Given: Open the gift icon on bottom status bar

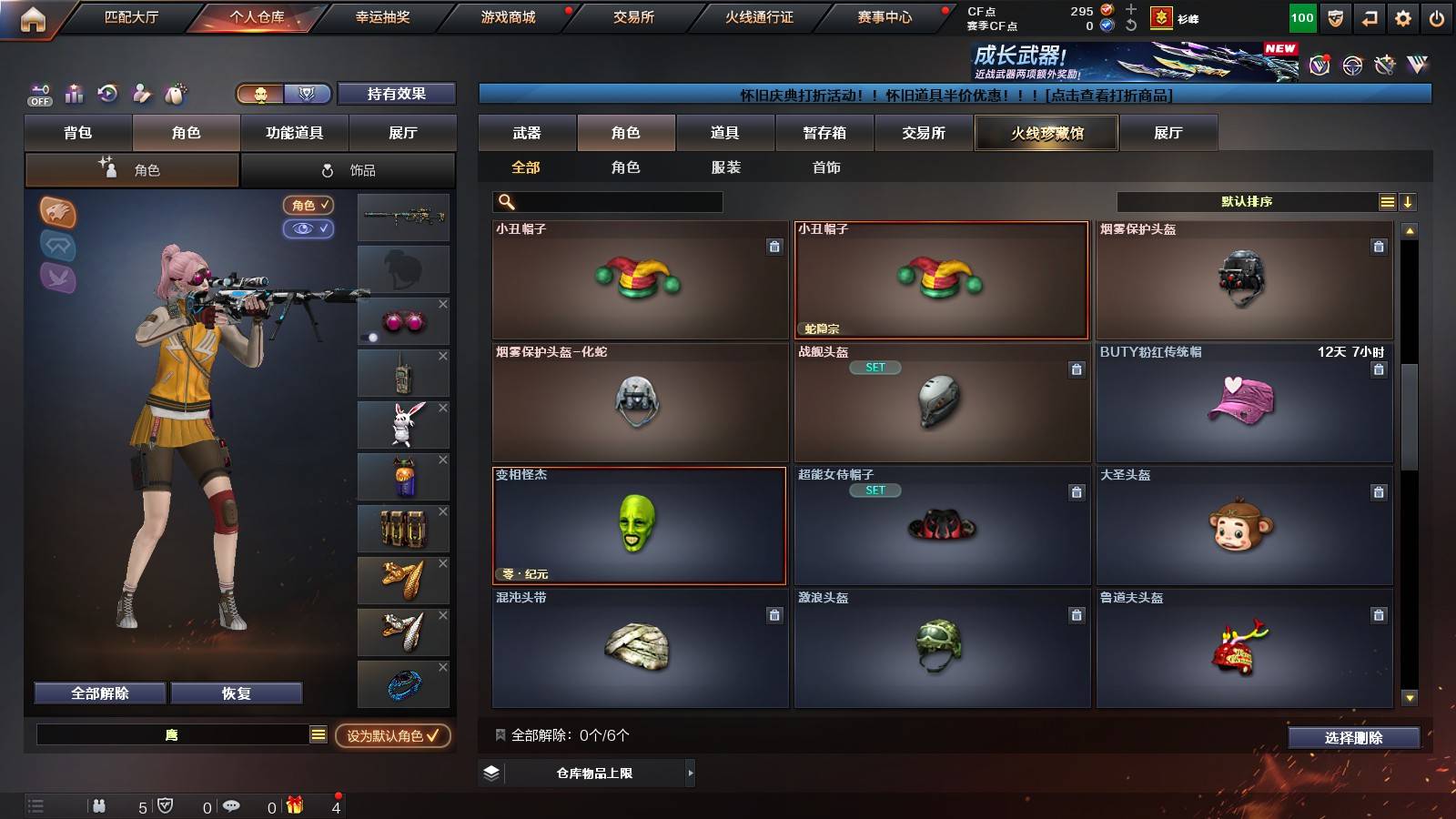Looking at the screenshot, I should coord(293,805).
